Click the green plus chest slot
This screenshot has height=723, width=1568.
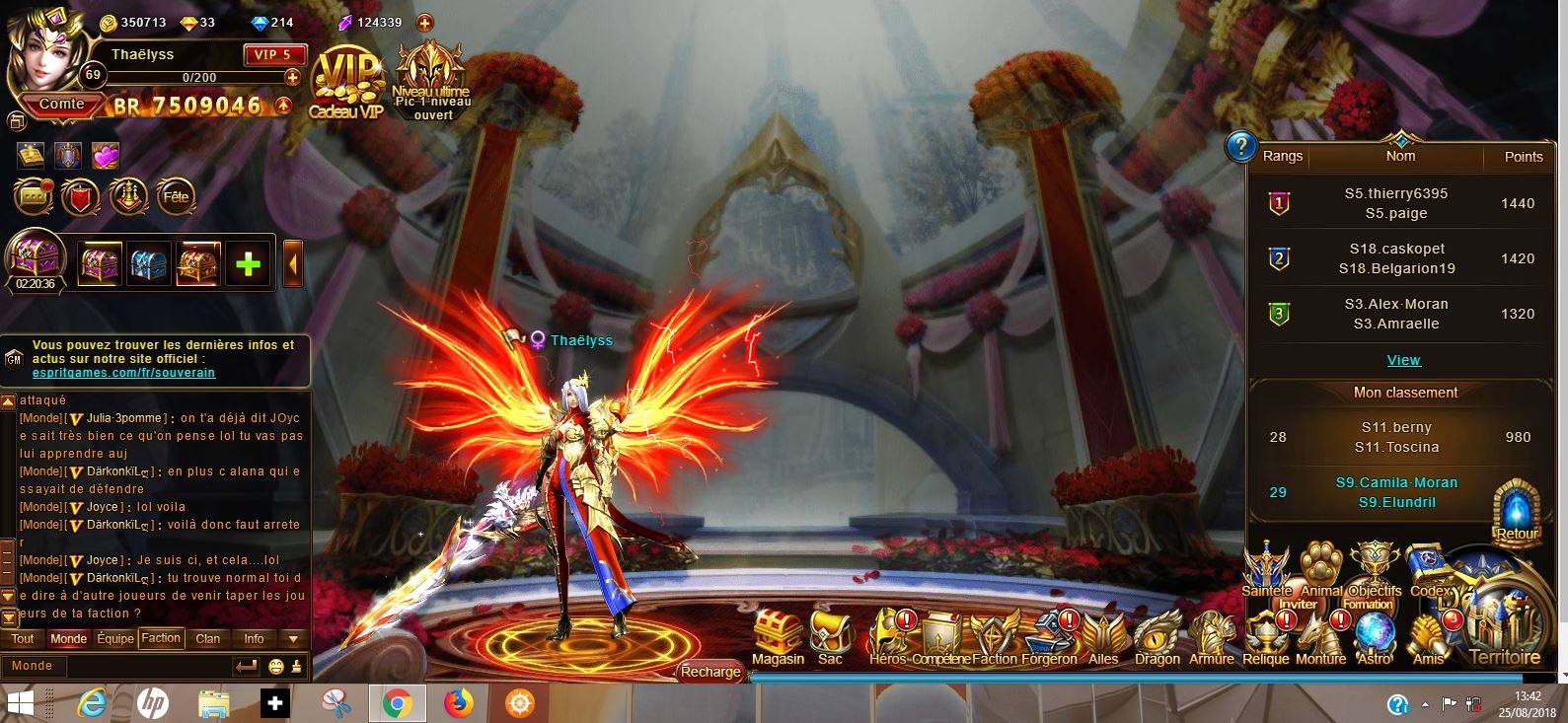click(249, 263)
